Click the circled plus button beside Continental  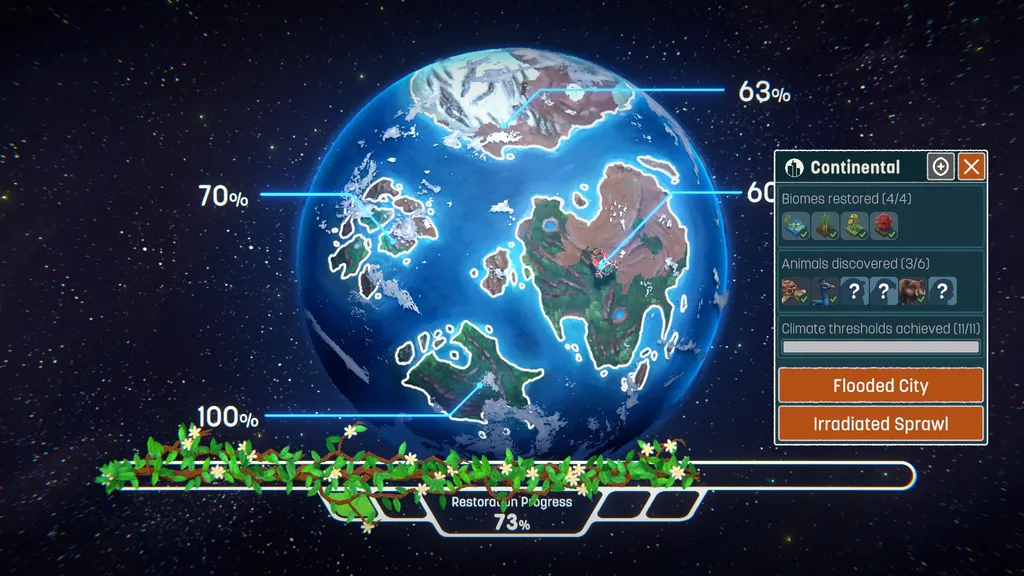940,167
